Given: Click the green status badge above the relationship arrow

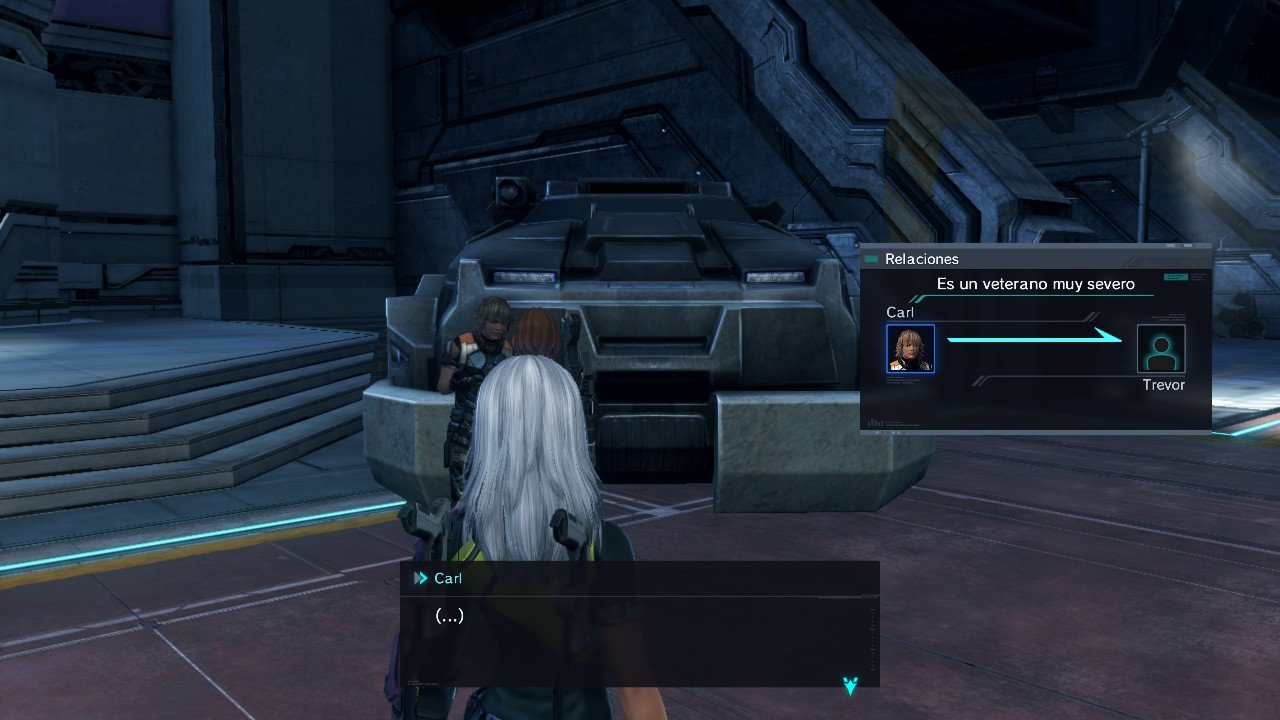Looking at the screenshot, I should coord(1176,277).
